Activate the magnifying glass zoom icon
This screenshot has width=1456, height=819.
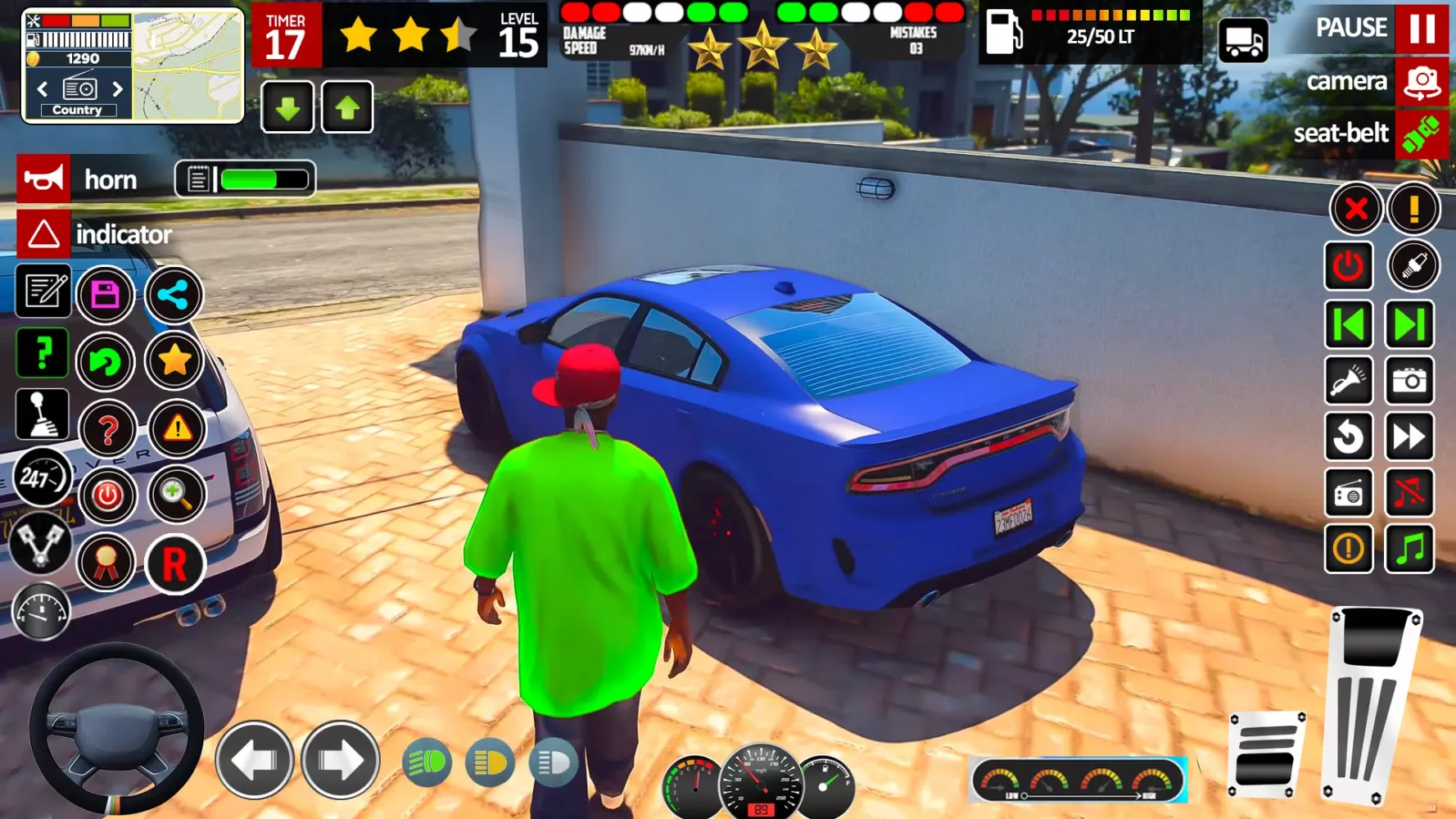175,494
